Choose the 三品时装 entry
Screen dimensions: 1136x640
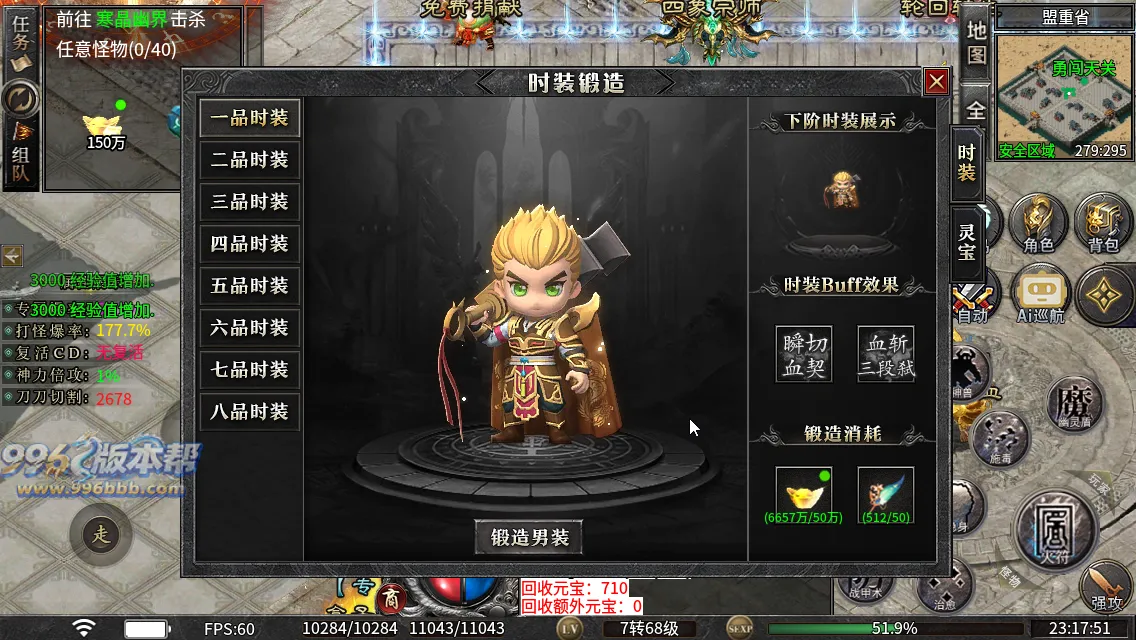pos(250,202)
